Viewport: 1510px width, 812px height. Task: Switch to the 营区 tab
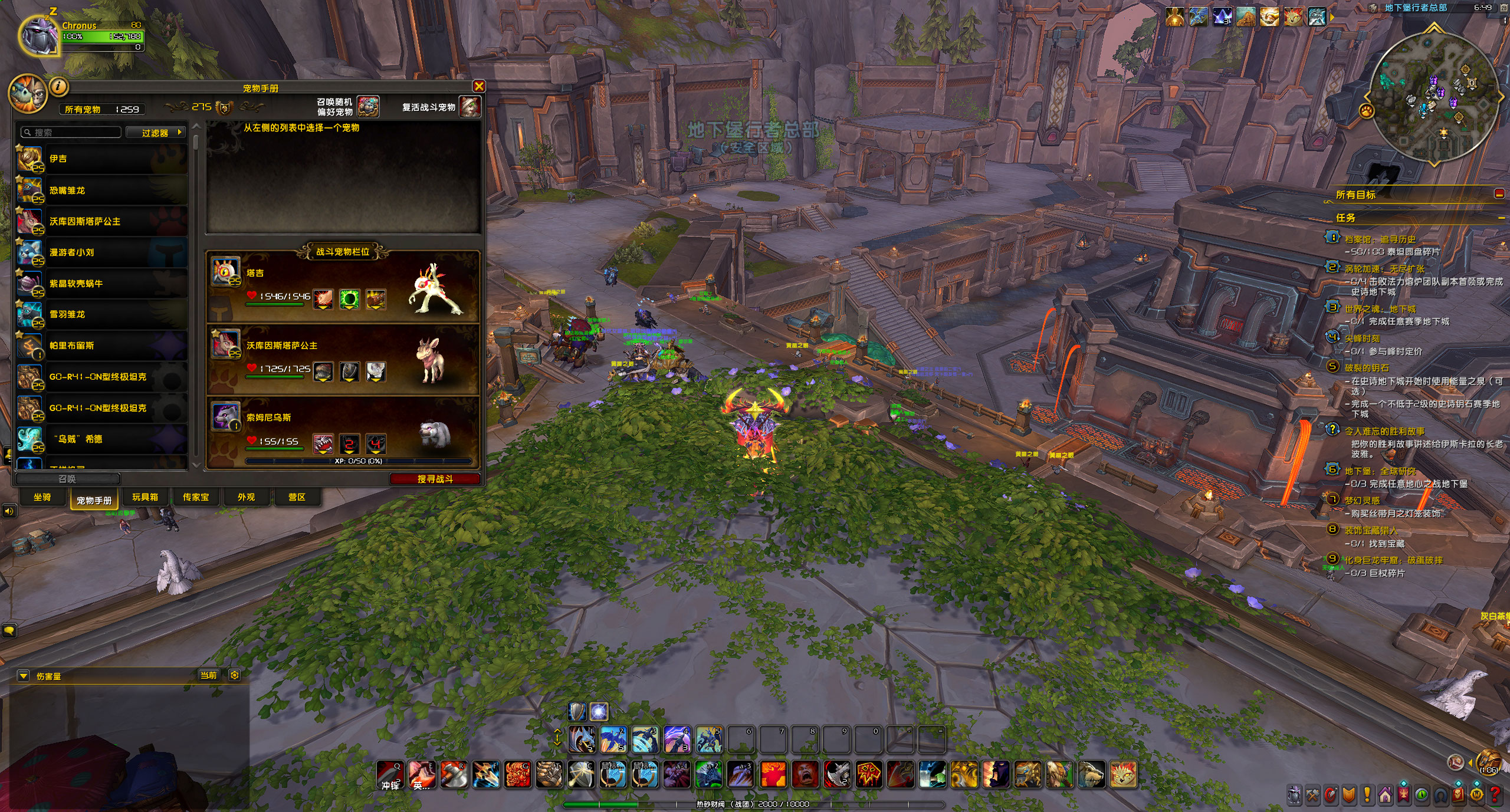point(297,497)
